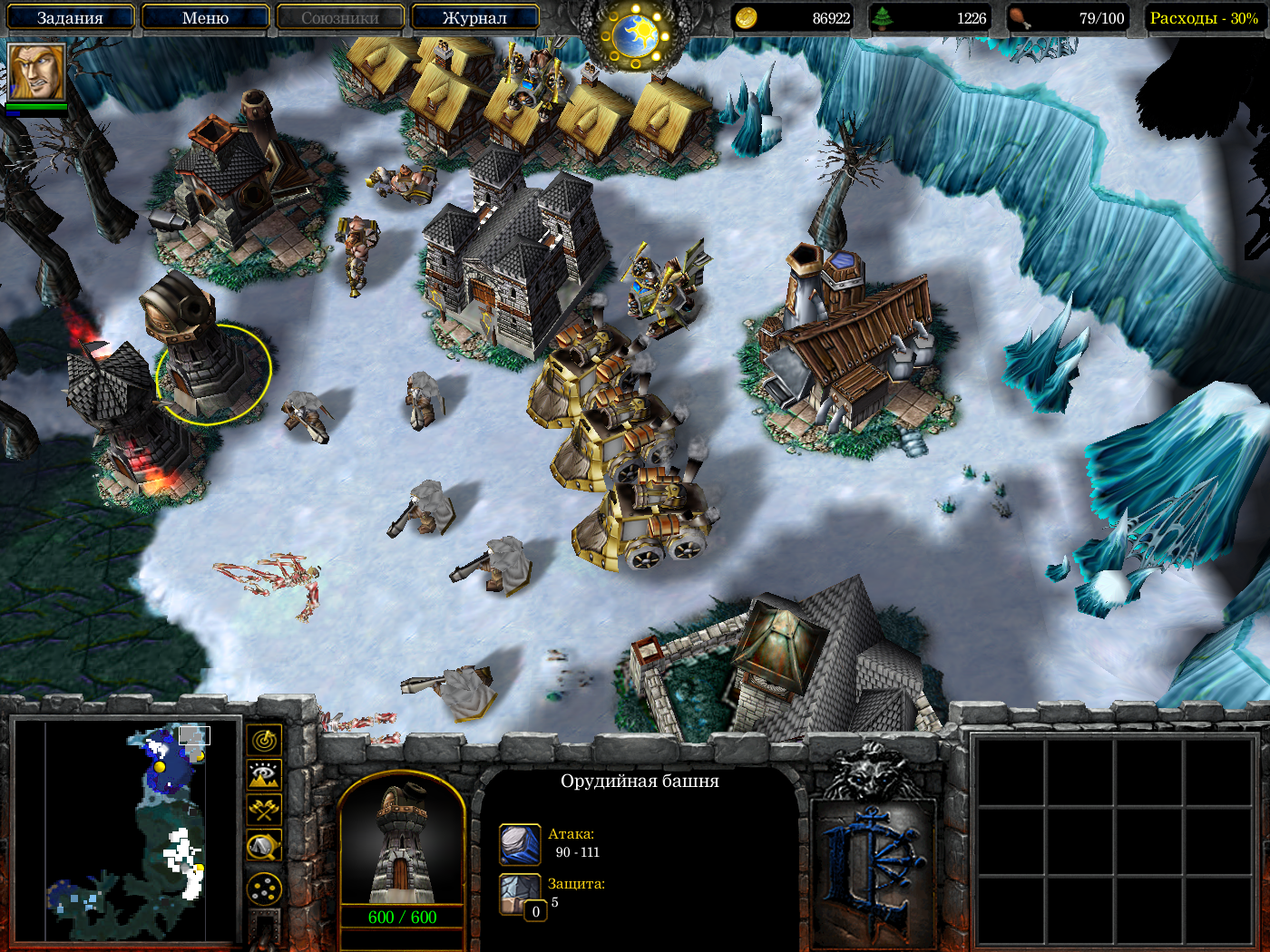This screenshot has width=1270, height=952.
Task: Click the Атака damage icon
Action: pyautogui.click(x=520, y=844)
